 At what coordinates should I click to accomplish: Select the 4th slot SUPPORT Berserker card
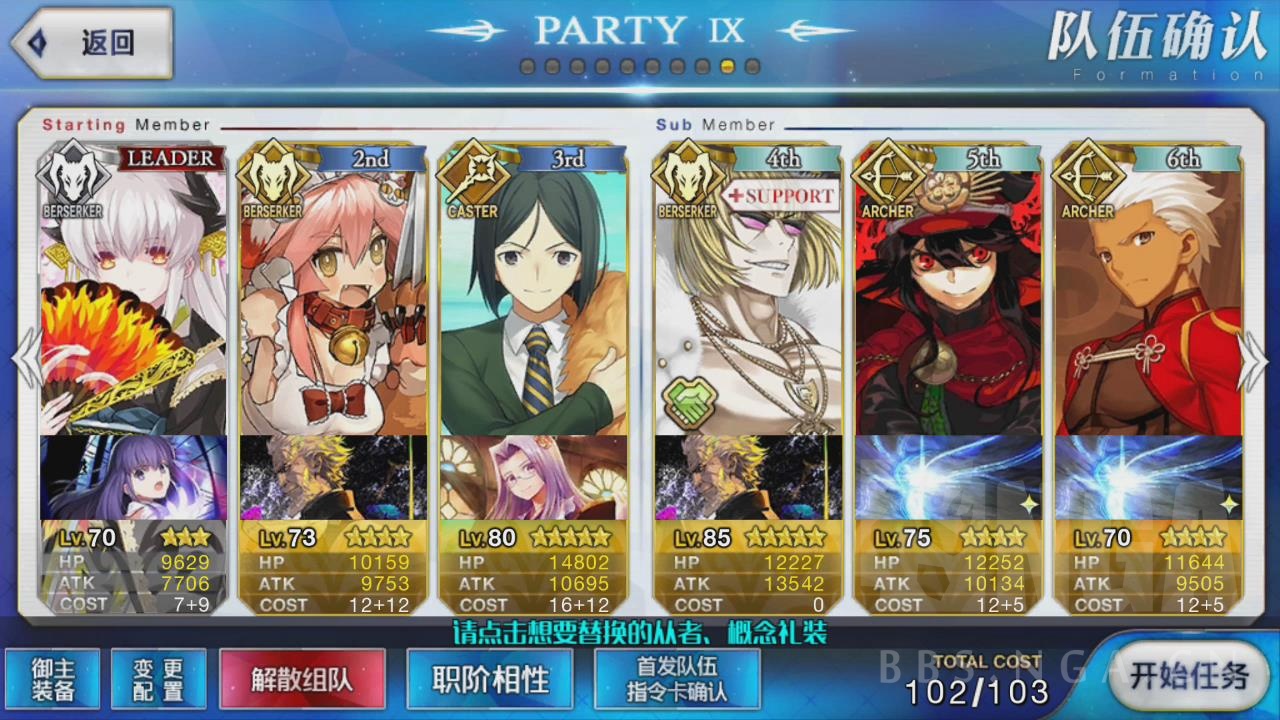[747, 300]
